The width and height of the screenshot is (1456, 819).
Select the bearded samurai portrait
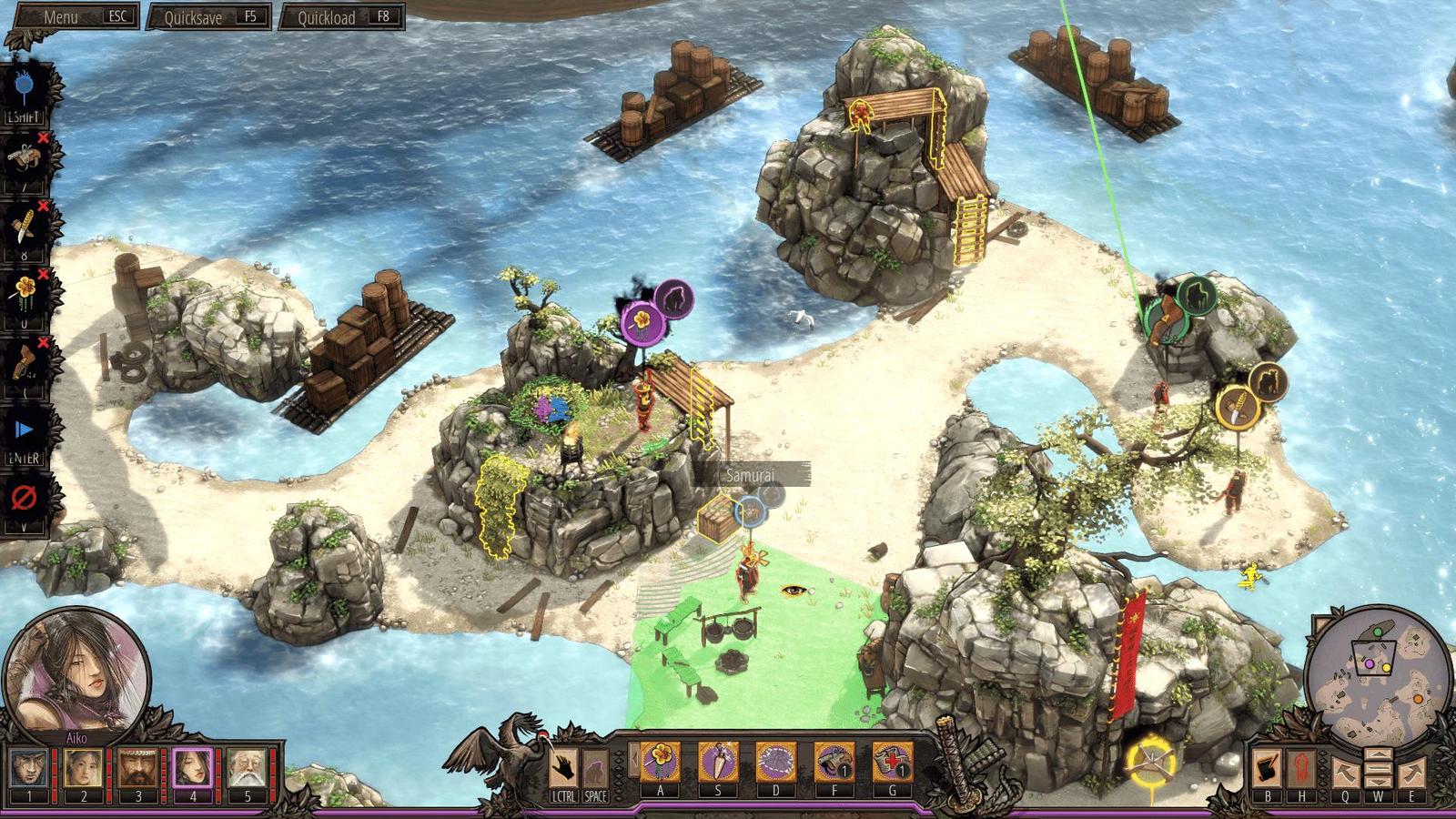[137, 770]
